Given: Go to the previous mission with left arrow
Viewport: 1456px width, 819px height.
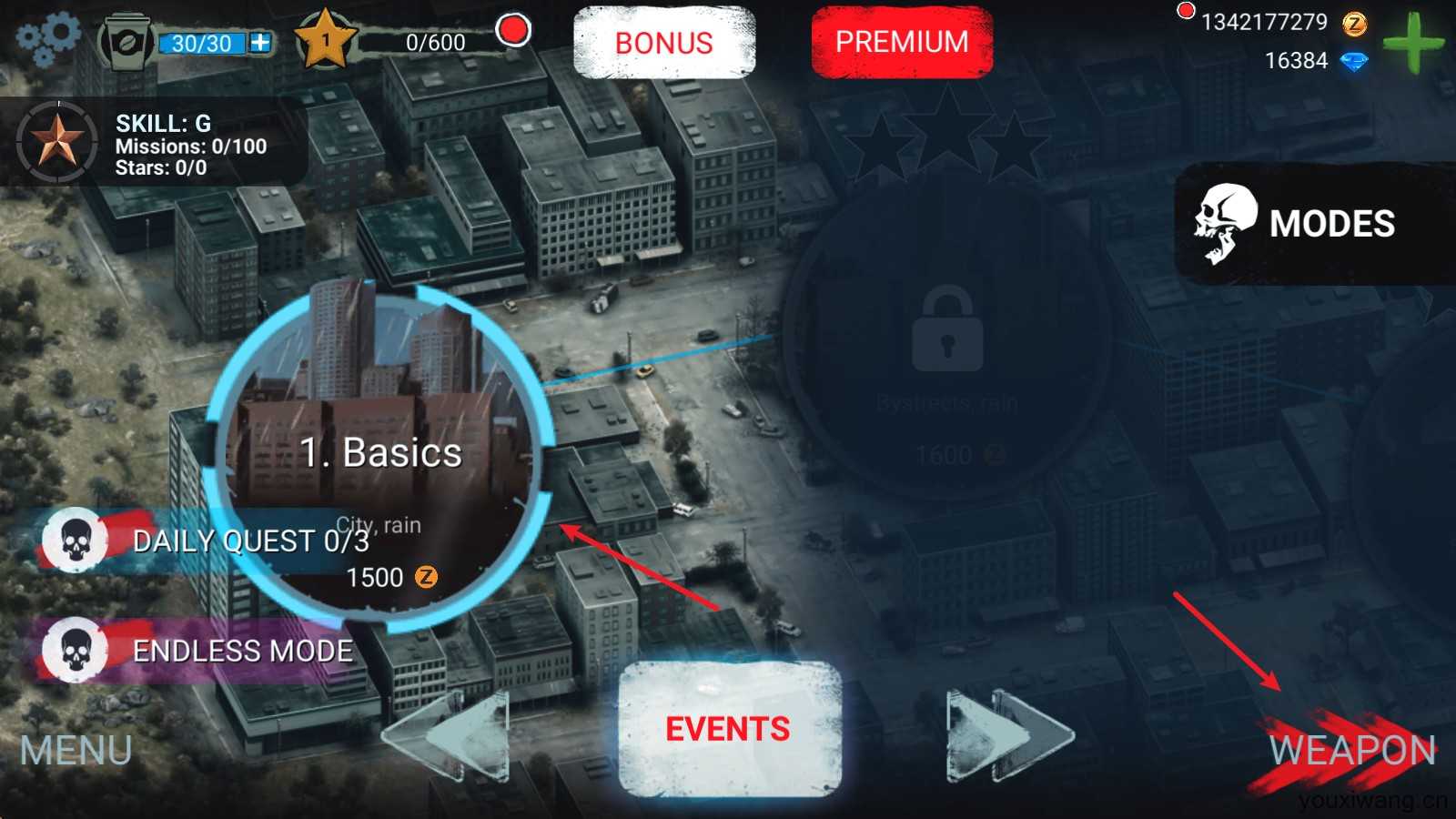Looking at the screenshot, I should tap(446, 735).
